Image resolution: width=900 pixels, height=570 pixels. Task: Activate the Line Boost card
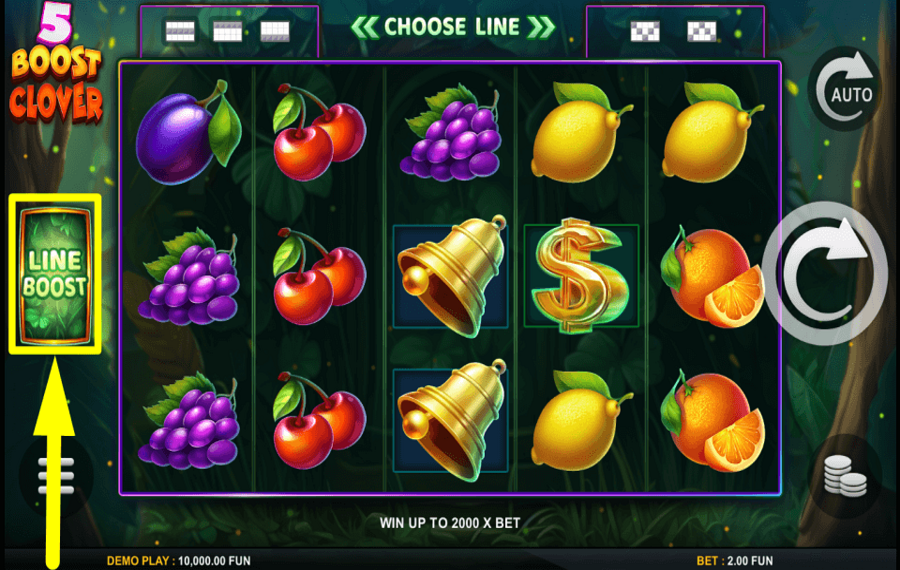click(x=55, y=273)
